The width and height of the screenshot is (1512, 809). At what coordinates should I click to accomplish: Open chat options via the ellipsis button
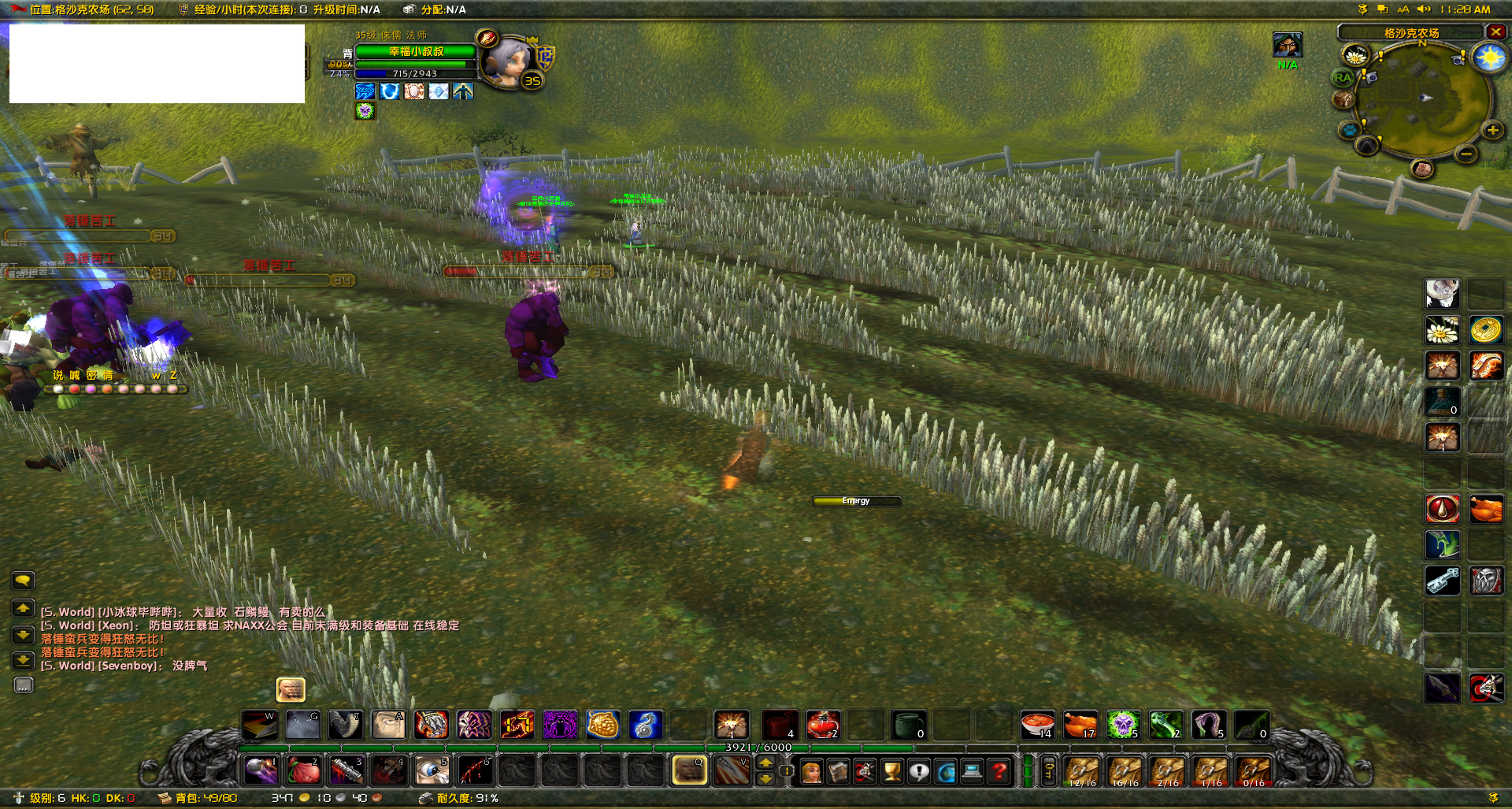[x=24, y=685]
